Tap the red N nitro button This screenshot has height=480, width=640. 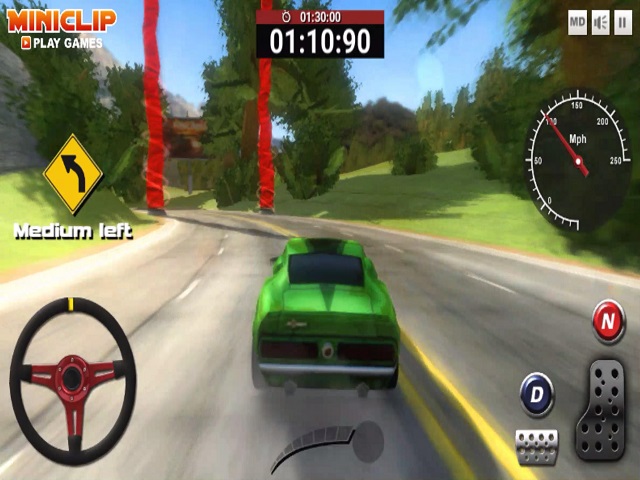[x=607, y=322]
